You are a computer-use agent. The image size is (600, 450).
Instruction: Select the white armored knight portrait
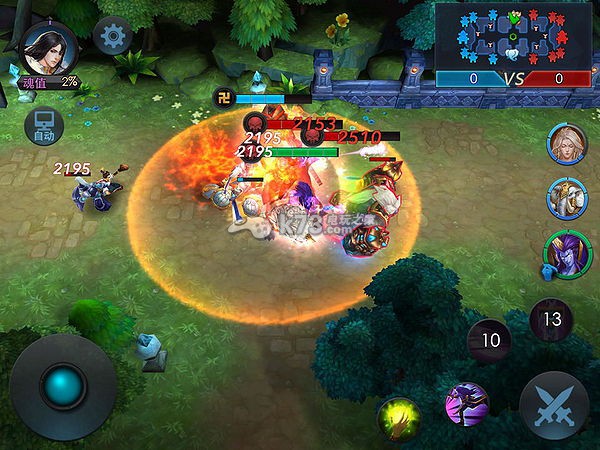[x=566, y=197]
